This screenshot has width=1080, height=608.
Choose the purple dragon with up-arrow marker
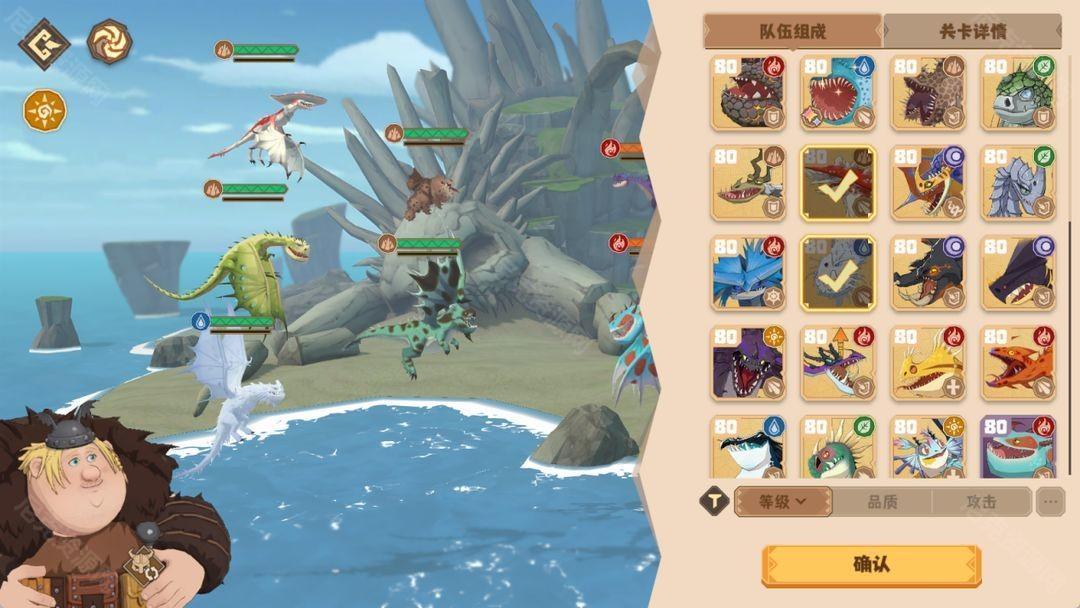(838, 363)
